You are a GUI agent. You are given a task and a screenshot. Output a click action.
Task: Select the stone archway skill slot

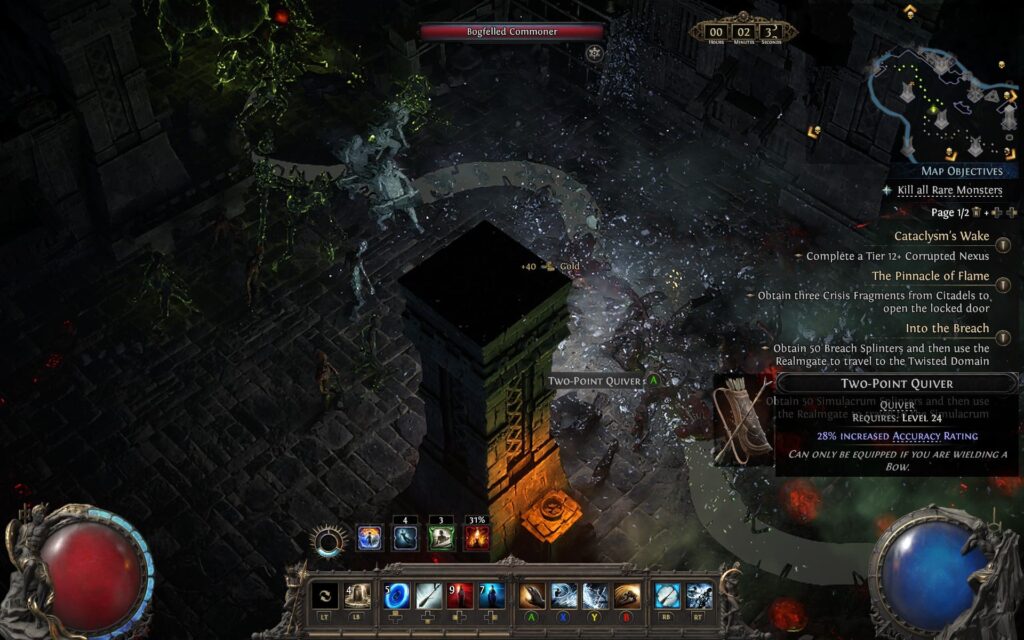point(357,596)
